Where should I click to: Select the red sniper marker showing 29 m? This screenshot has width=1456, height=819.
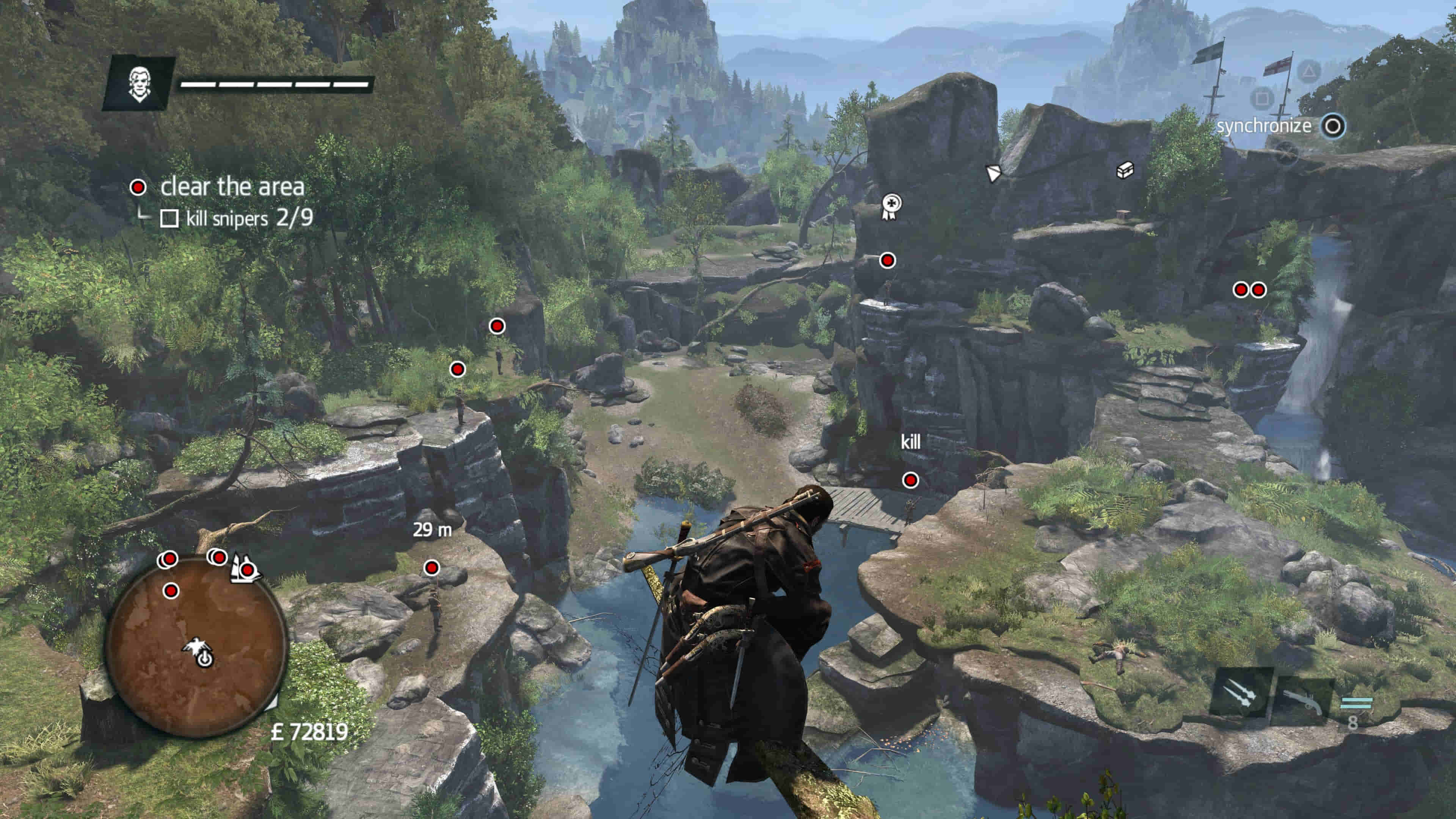coord(431,568)
